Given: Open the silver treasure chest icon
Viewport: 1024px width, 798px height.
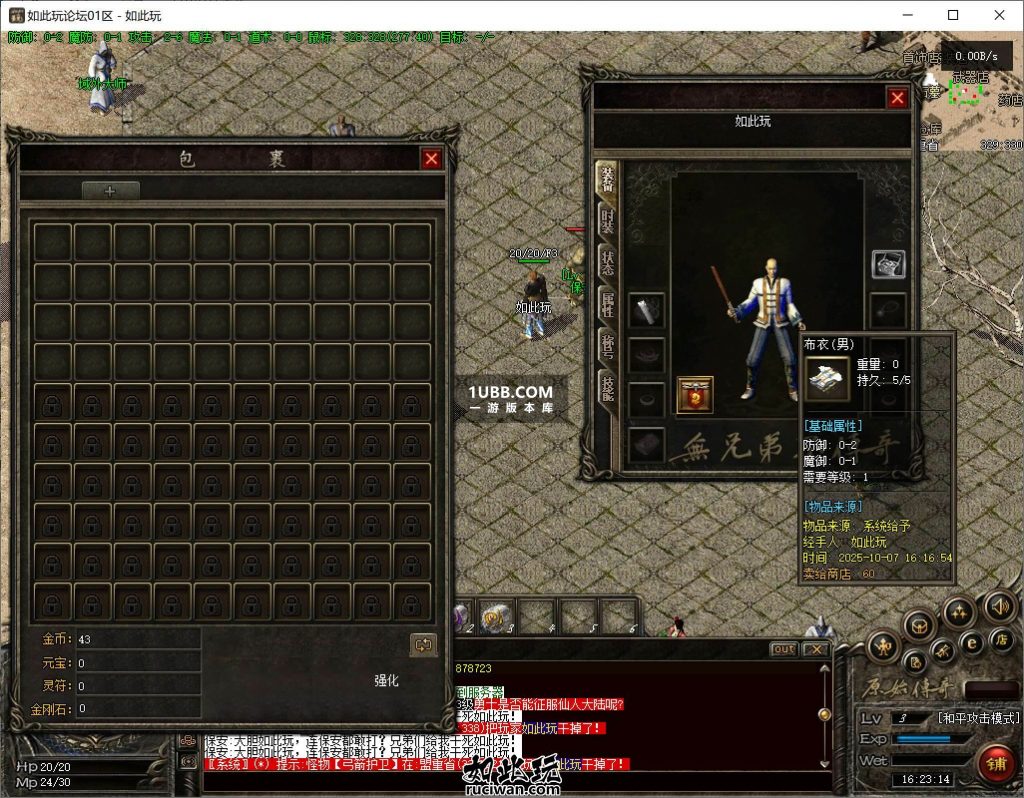Looking at the screenshot, I should 888,264.
